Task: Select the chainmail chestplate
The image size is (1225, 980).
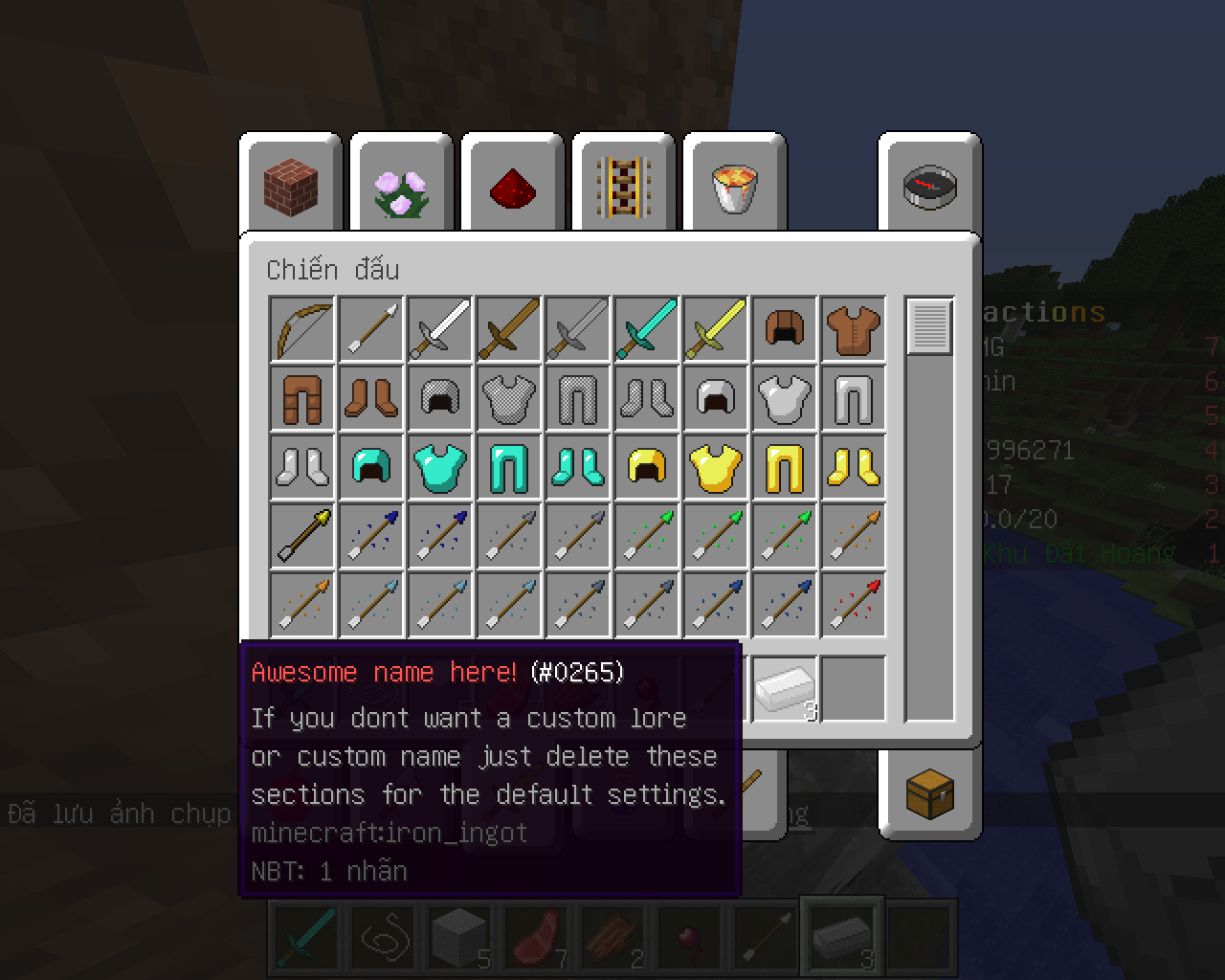Action: (509, 398)
